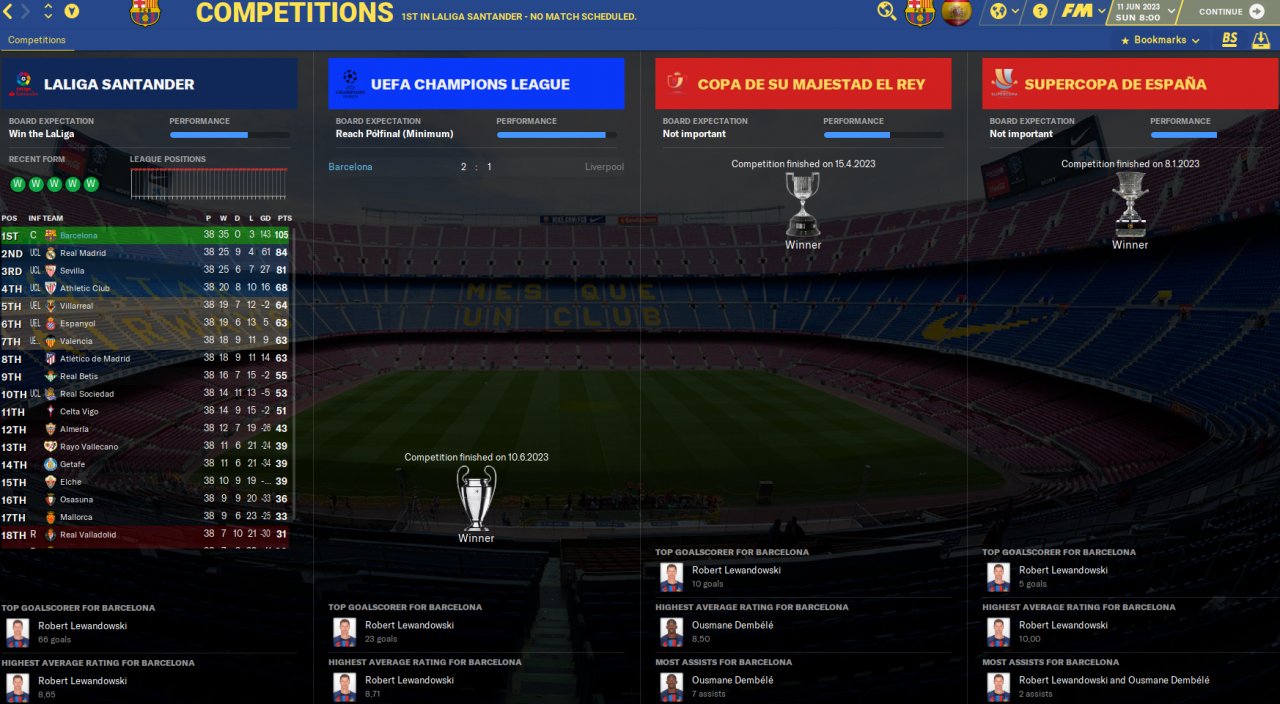The image size is (1280, 704).
Task: Open the Supercopa de España header
Action: click(x=1130, y=84)
